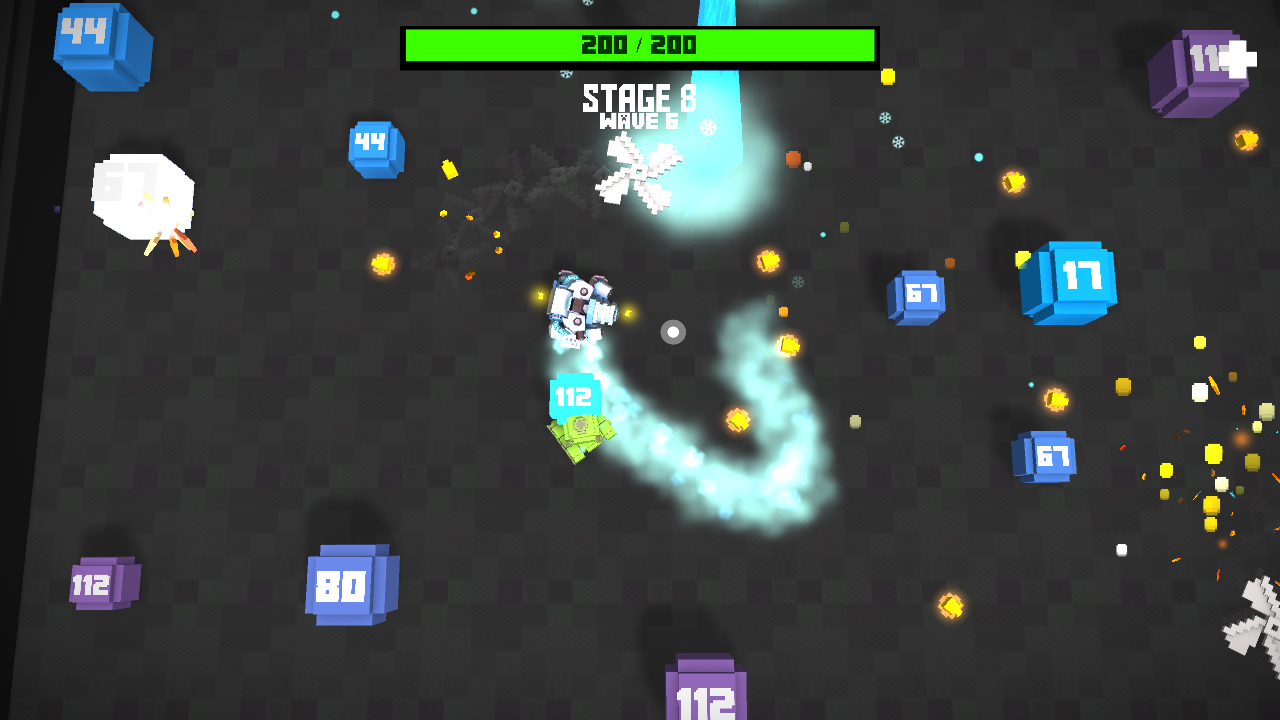The width and height of the screenshot is (1280, 720).
Task: Click the blue 44 cube near the stage text
Action: [375, 148]
